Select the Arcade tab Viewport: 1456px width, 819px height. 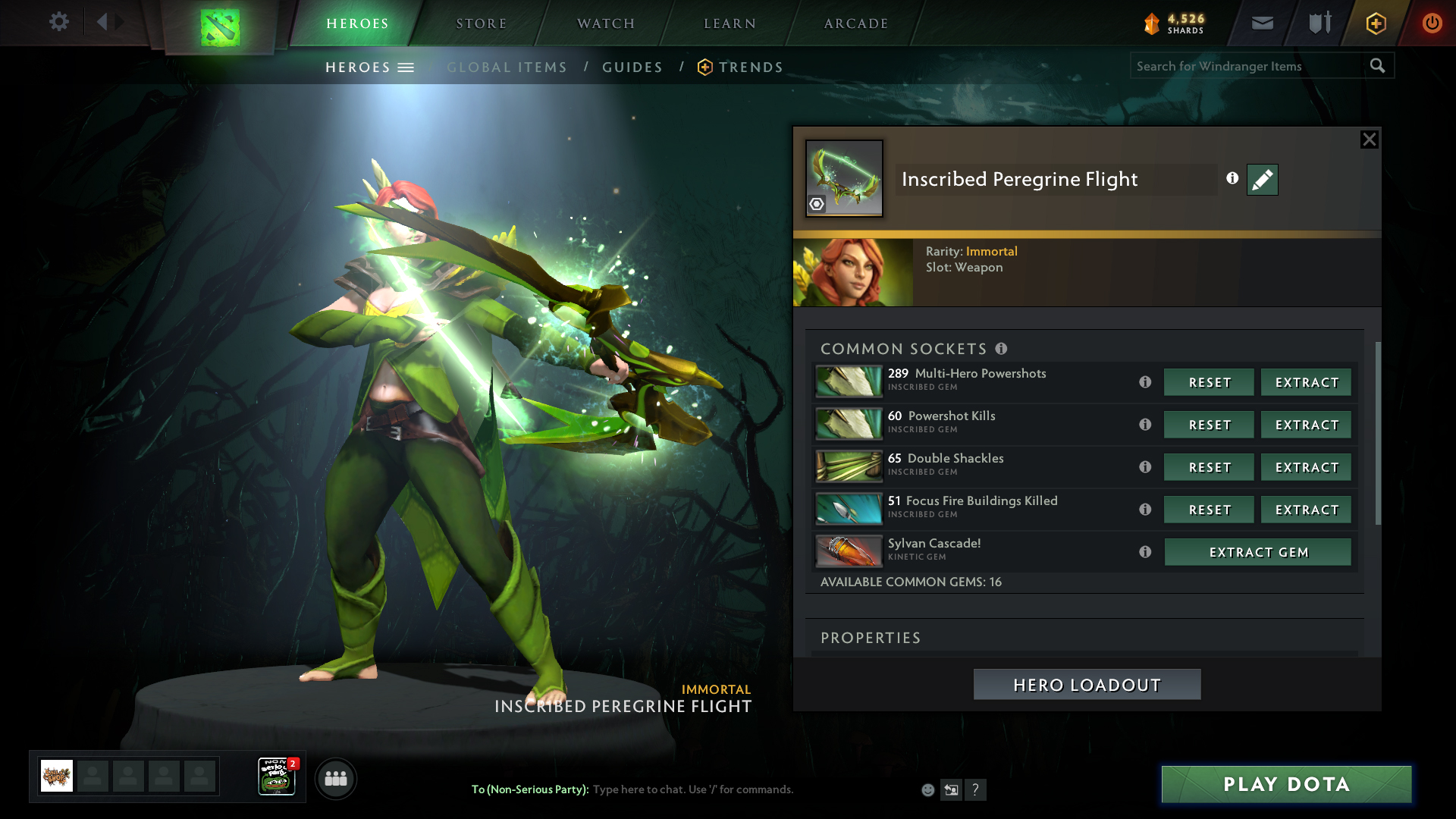tap(855, 24)
